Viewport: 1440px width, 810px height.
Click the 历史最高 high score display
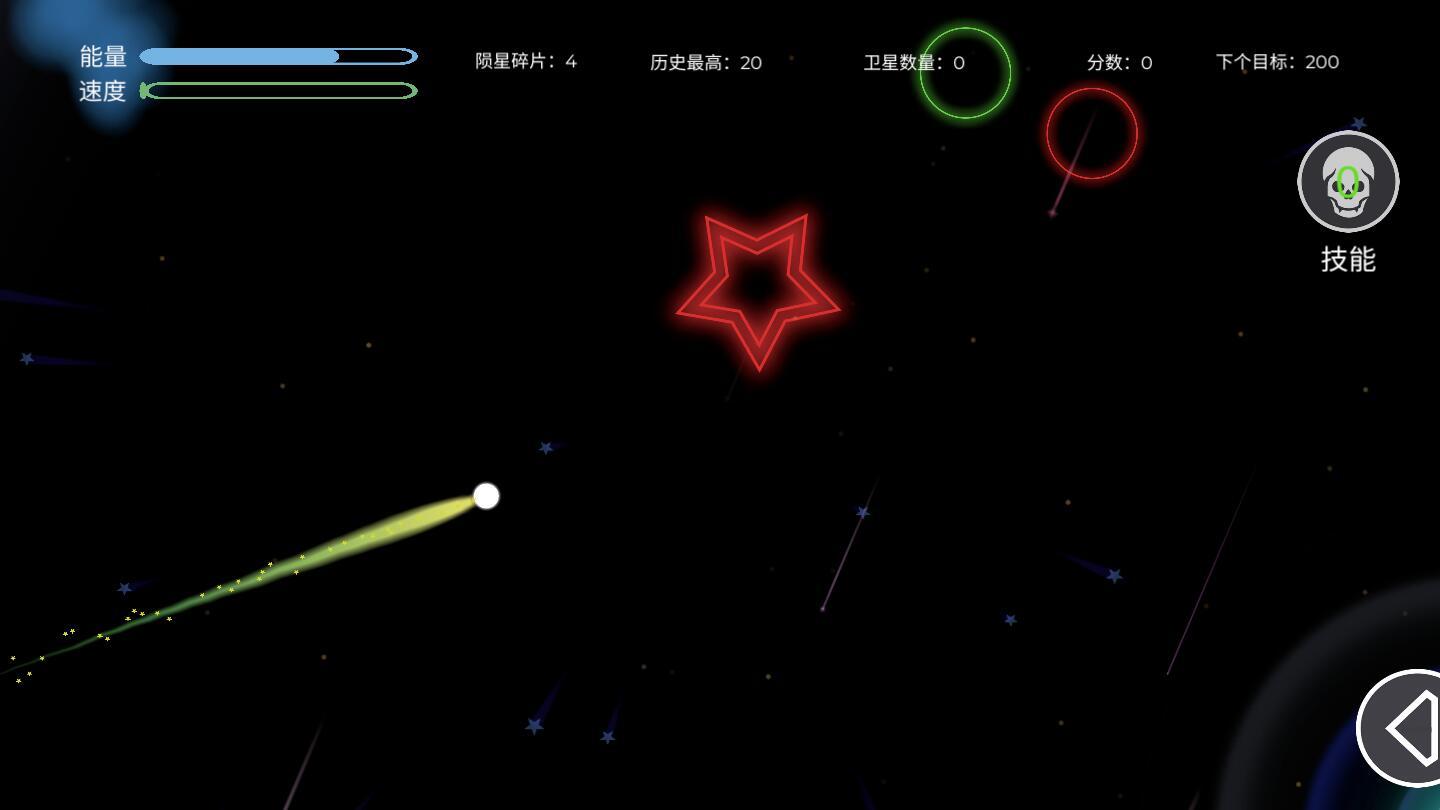pos(707,62)
